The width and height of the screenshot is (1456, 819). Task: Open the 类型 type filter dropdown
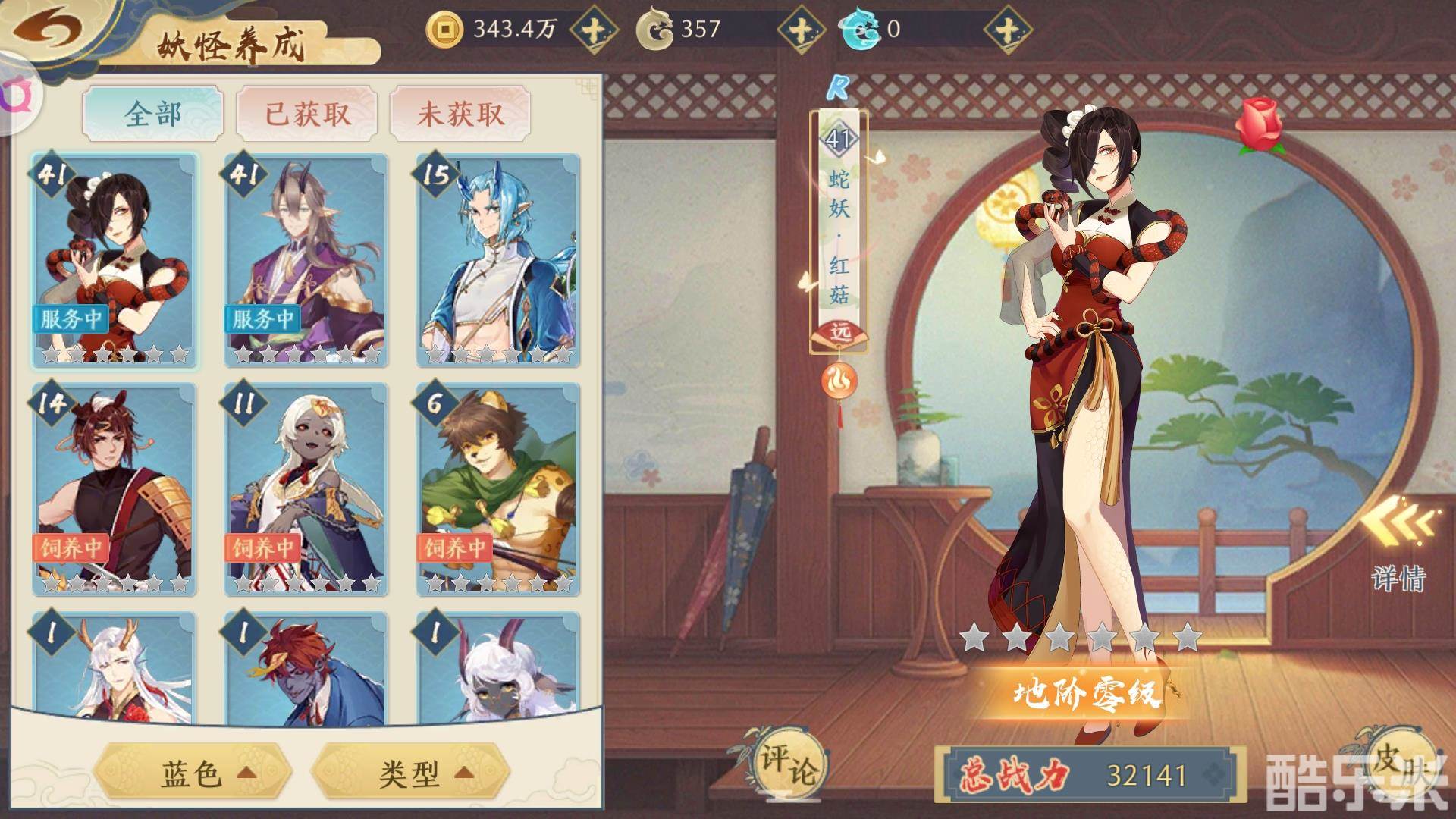[410, 773]
